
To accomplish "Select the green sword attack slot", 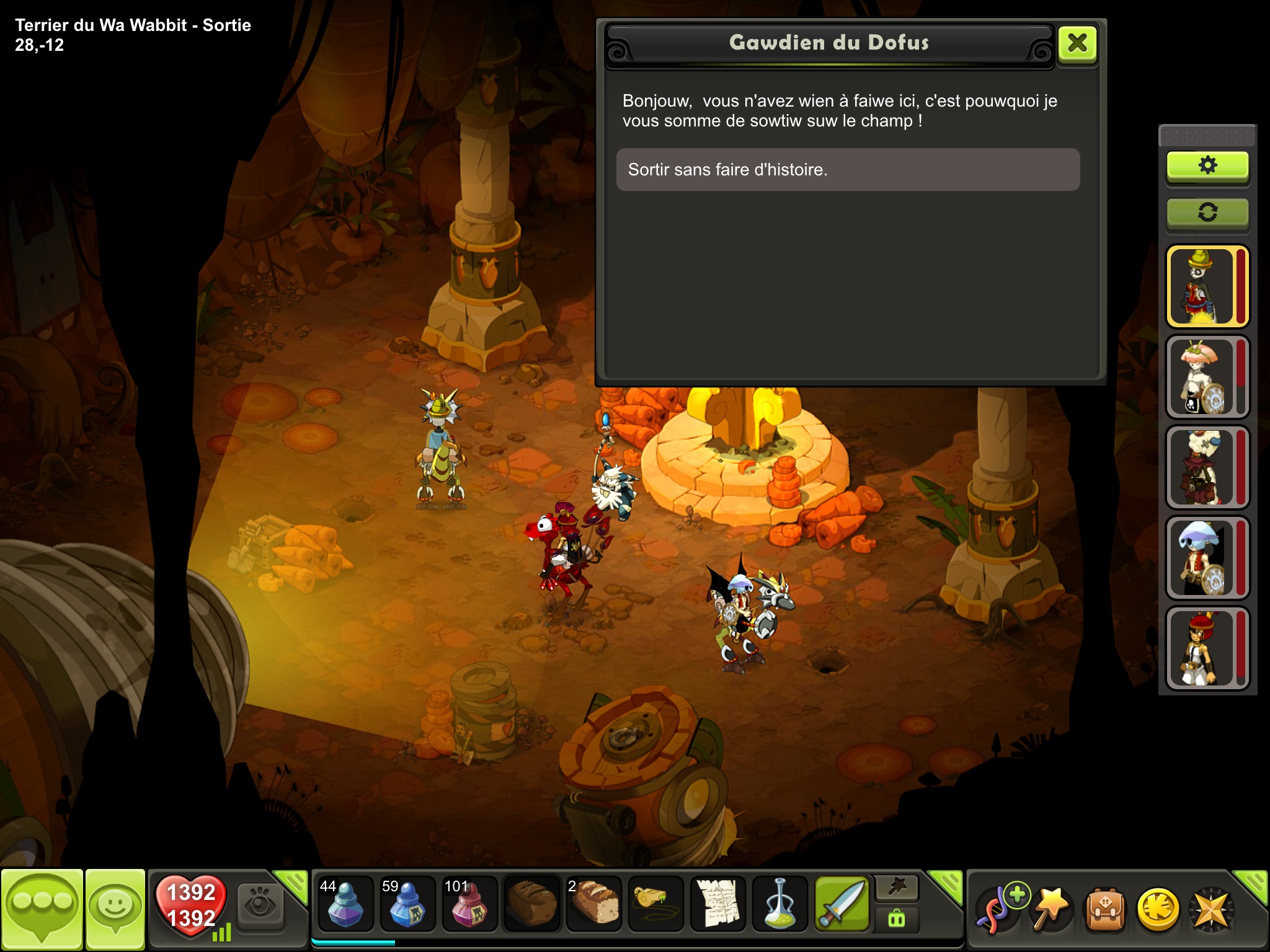I will 841,905.
